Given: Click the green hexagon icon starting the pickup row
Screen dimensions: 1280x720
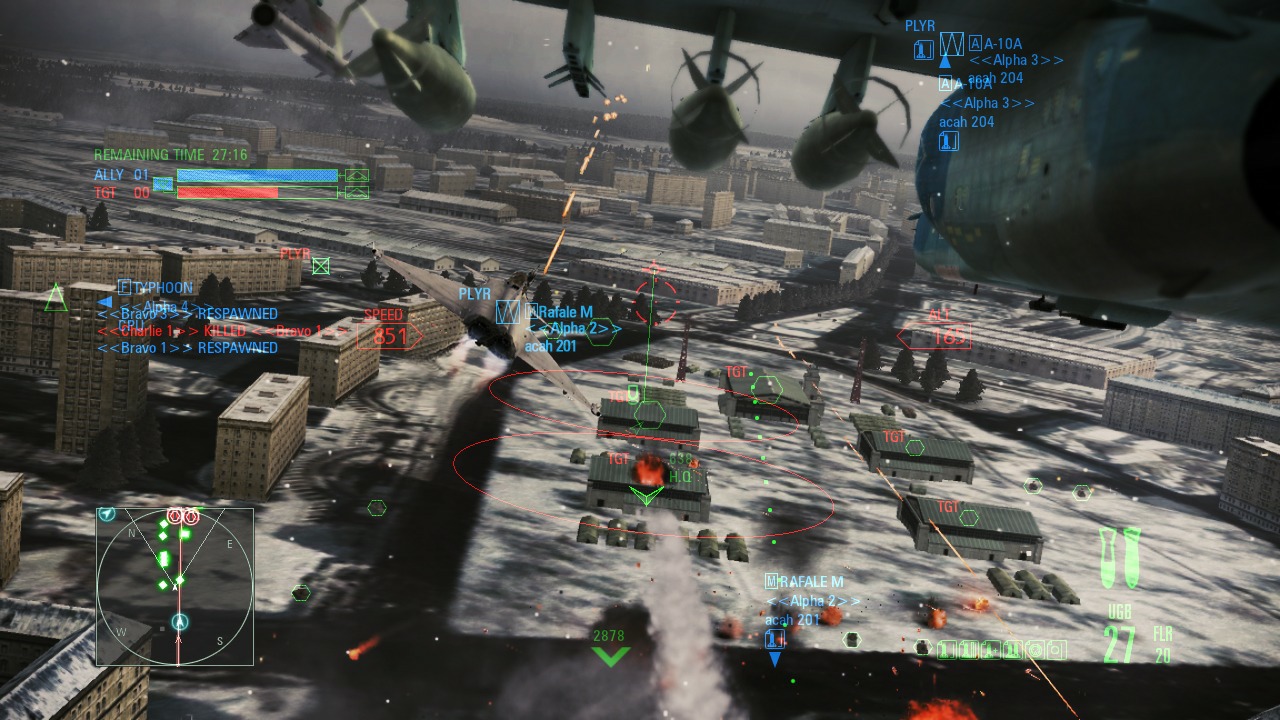Looking at the screenshot, I should [924, 648].
